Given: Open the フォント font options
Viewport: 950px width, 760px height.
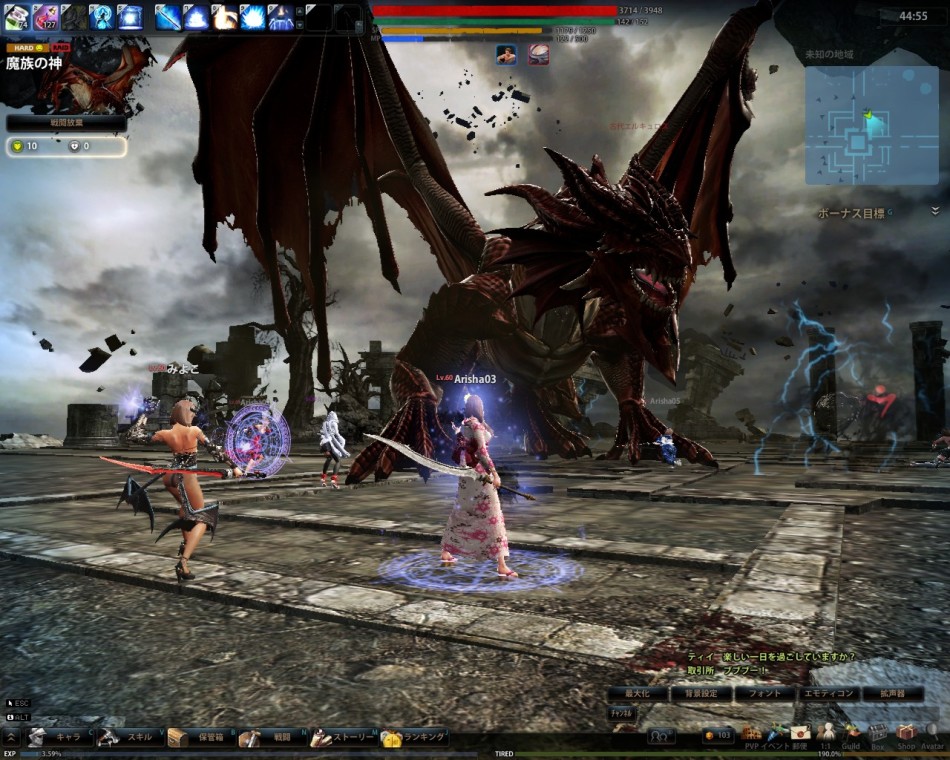Looking at the screenshot, I should 765,693.
